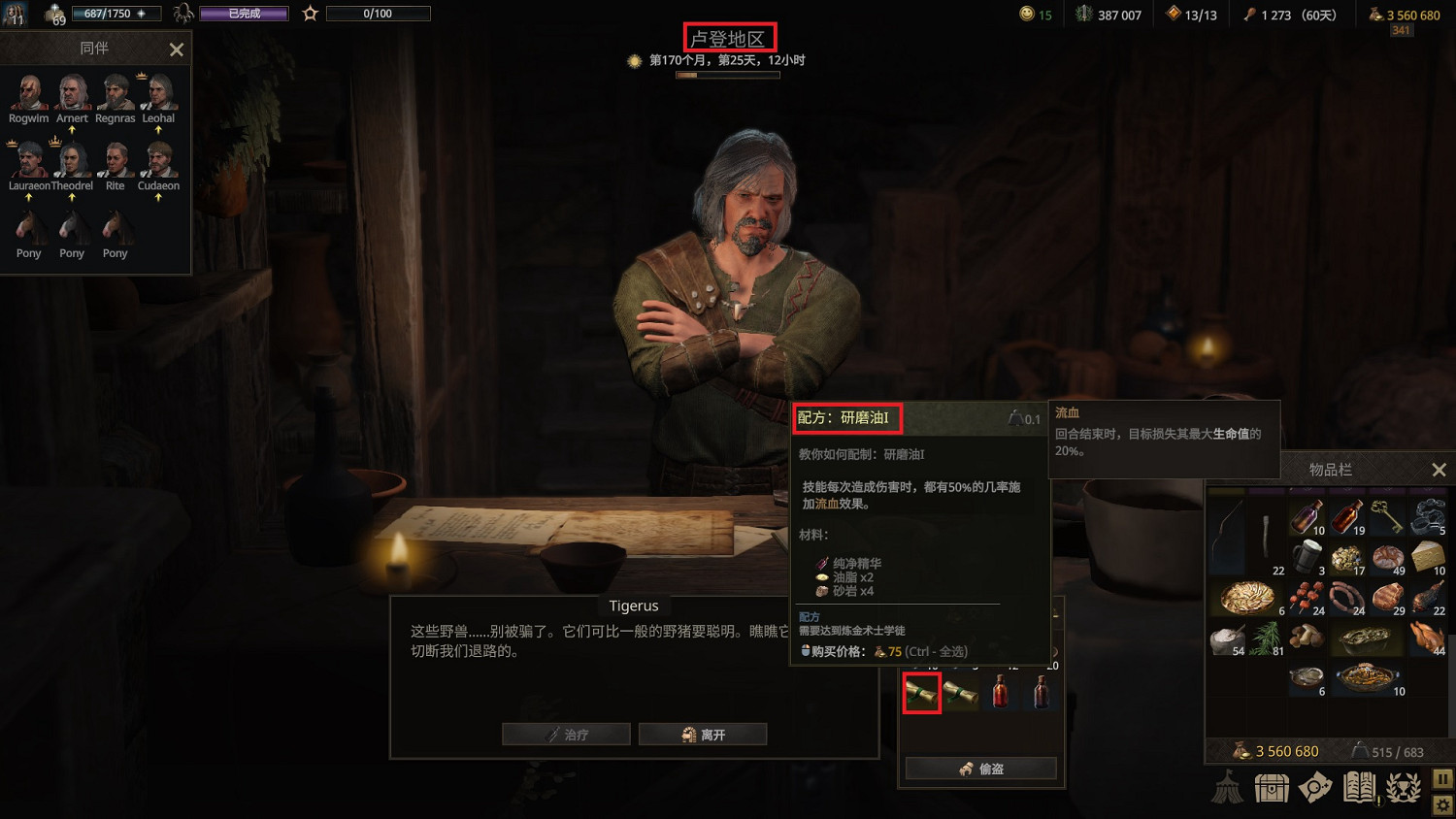
Task: Open the camp tent icon at bottom right
Action: 1227,788
